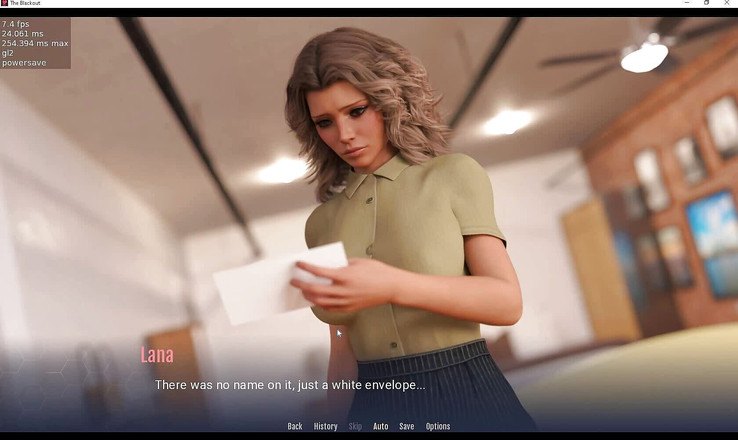Open the Save game screen
This screenshot has height=440, width=738.
pyautogui.click(x=407, y=426)
